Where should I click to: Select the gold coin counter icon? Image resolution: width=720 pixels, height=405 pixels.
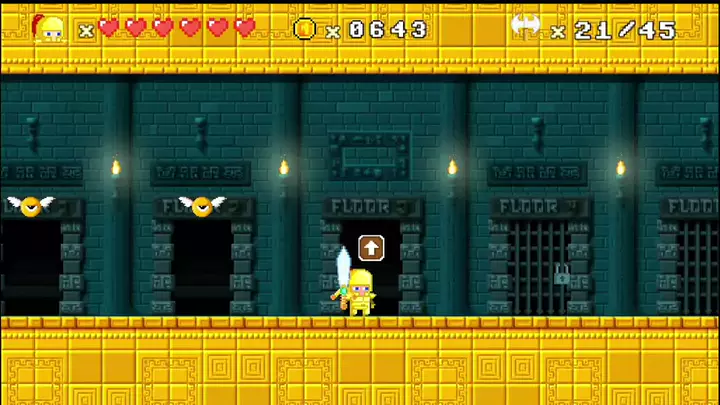coord(305,29)
